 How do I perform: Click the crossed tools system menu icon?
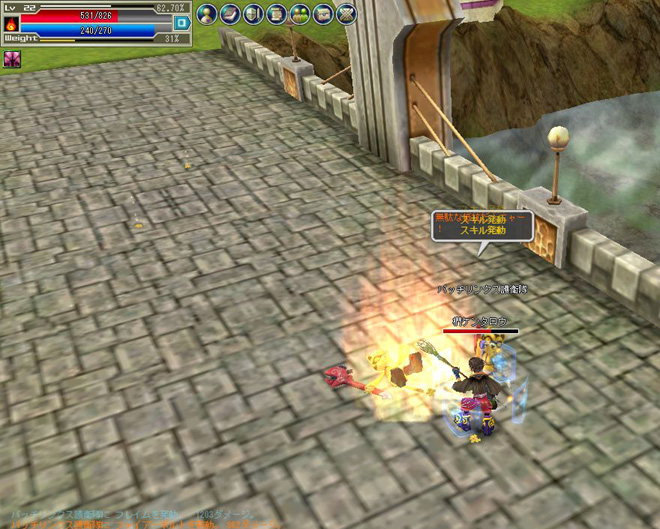coord(345,14)
